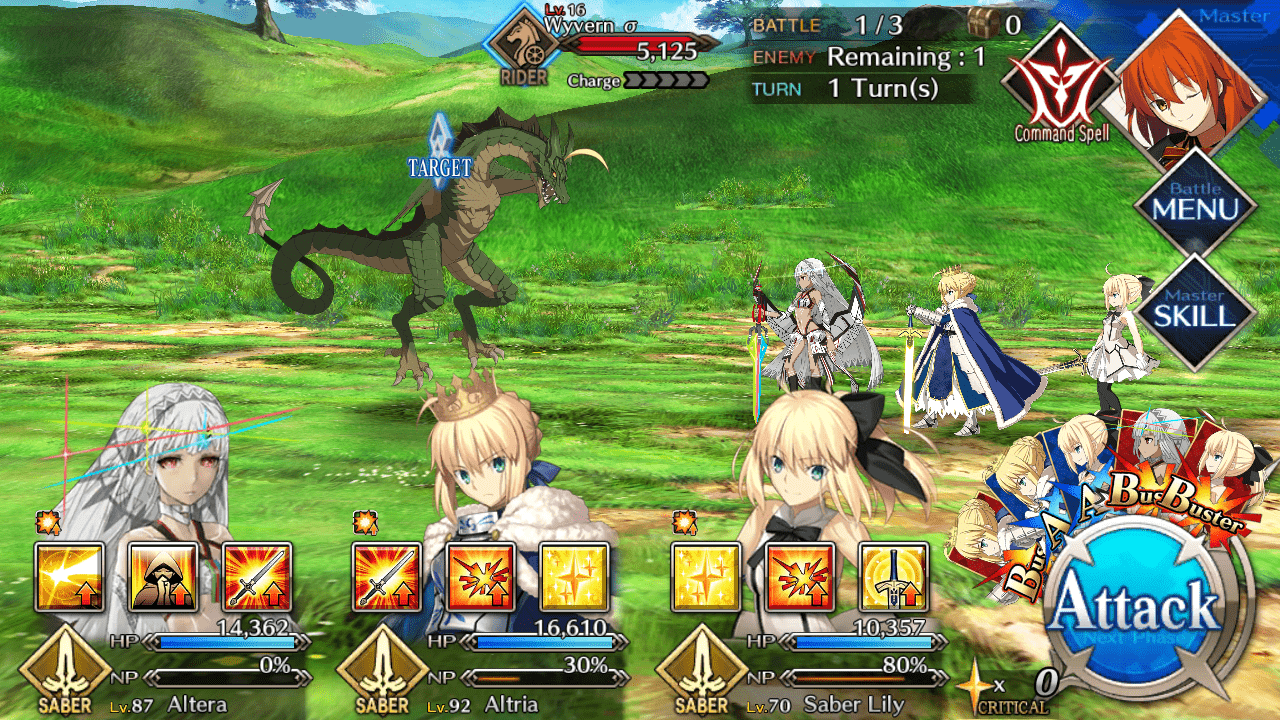The width and height of the screenshot is (1280, 720).
Task: Use Altria's red burst skill
Action: [481, 577]
